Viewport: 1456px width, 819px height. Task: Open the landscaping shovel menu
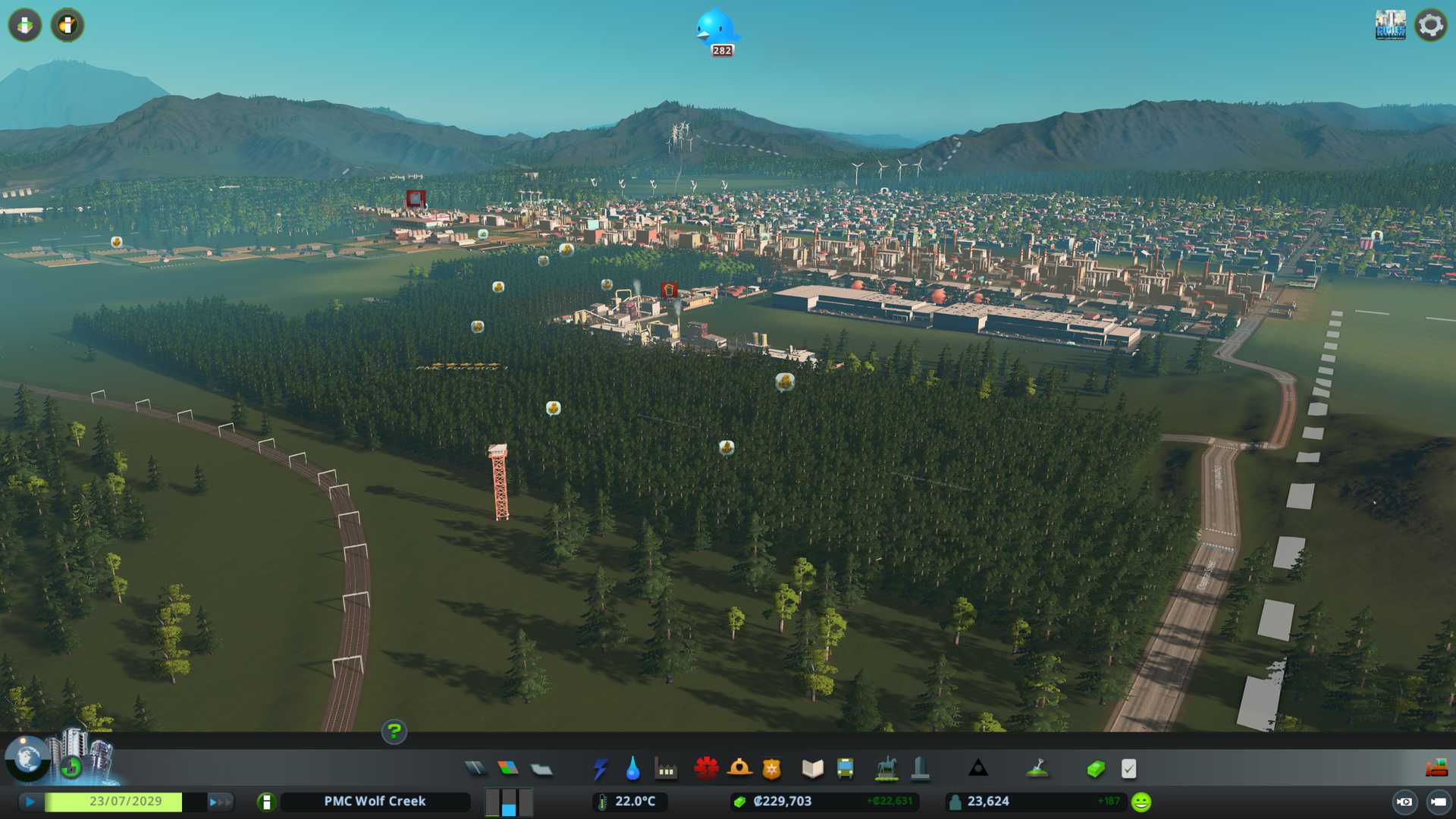[x=1037, y=769]
